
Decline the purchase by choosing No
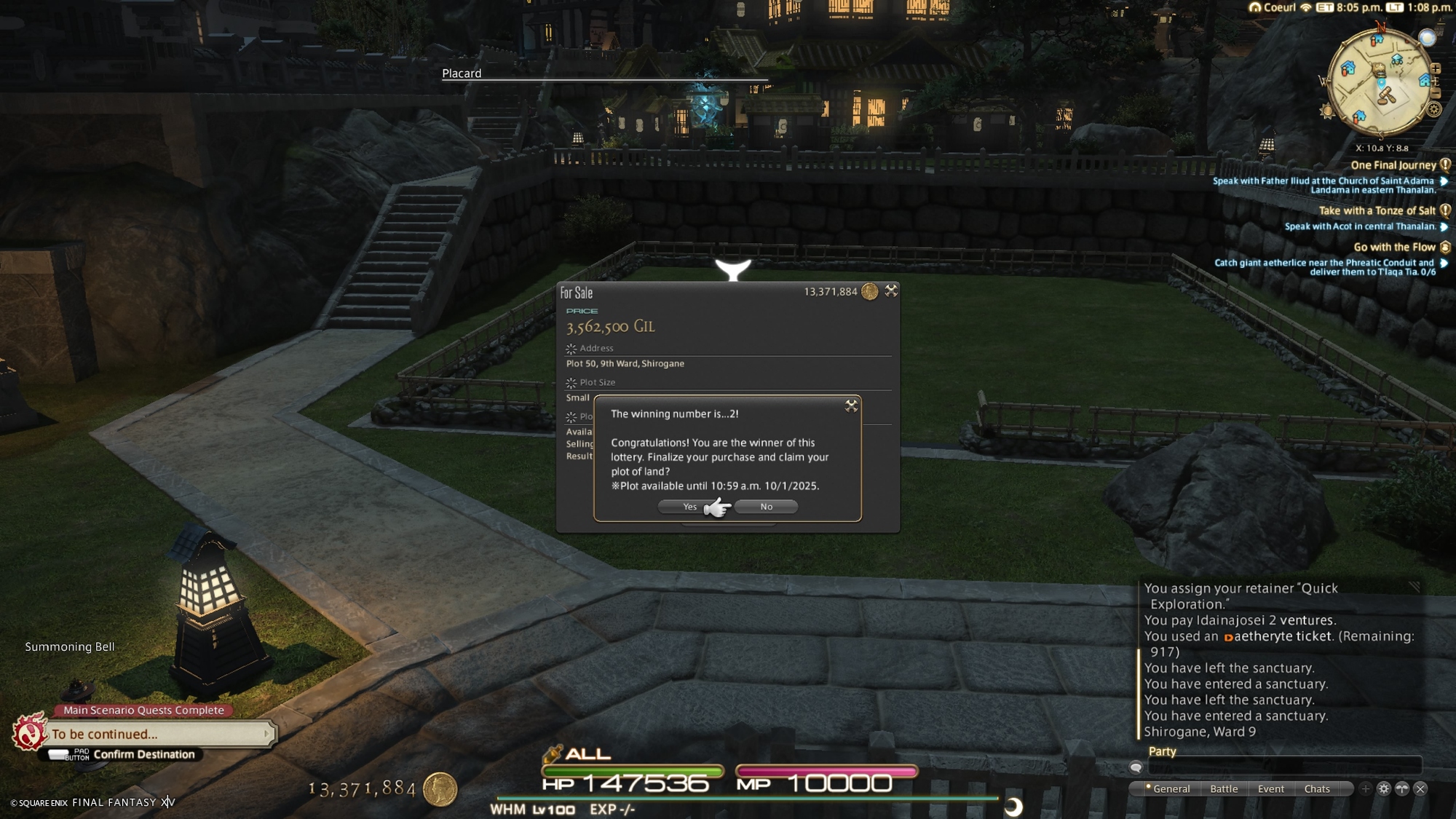(766, 507)
